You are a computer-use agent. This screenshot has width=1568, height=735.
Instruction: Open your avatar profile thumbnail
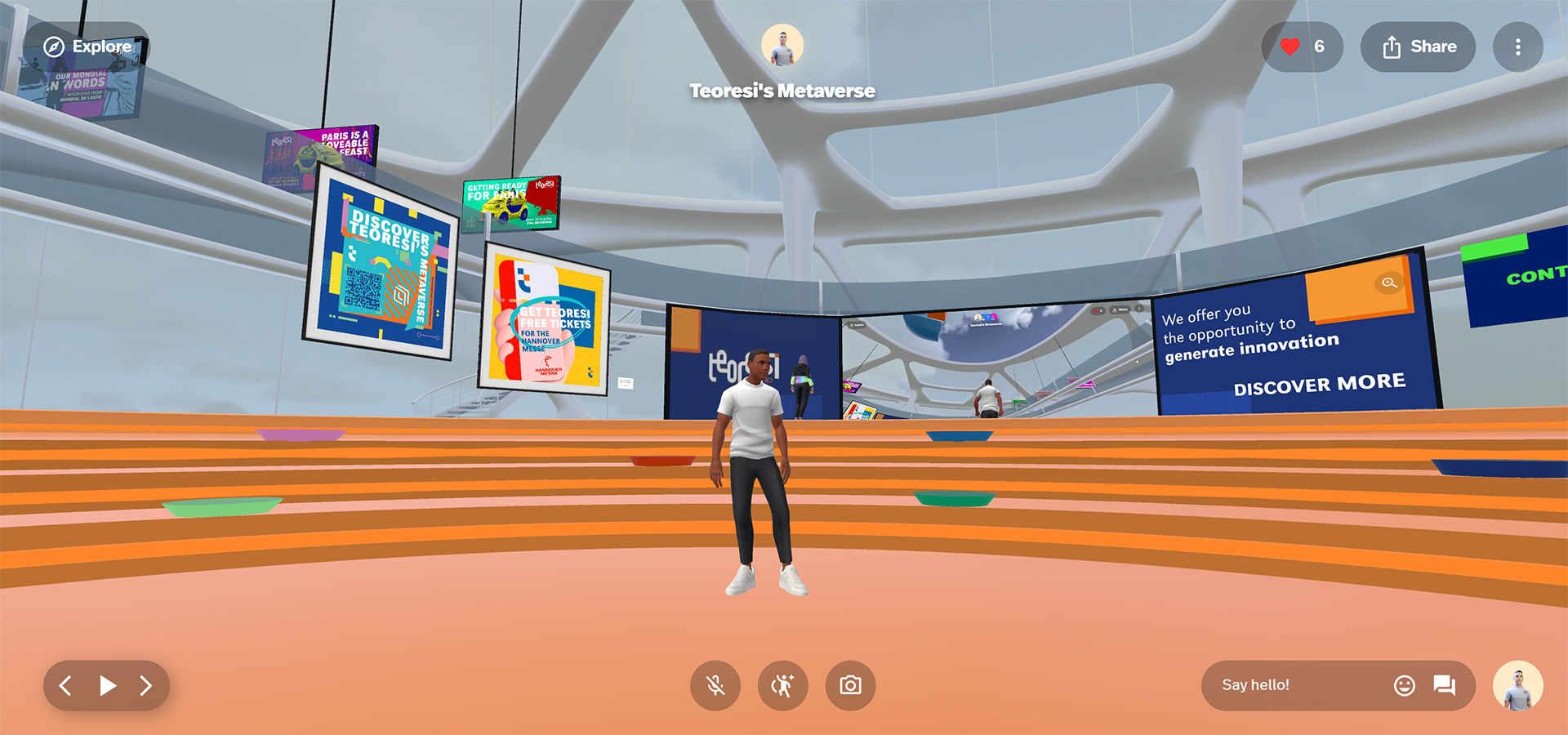click(x=1519, y=686)
